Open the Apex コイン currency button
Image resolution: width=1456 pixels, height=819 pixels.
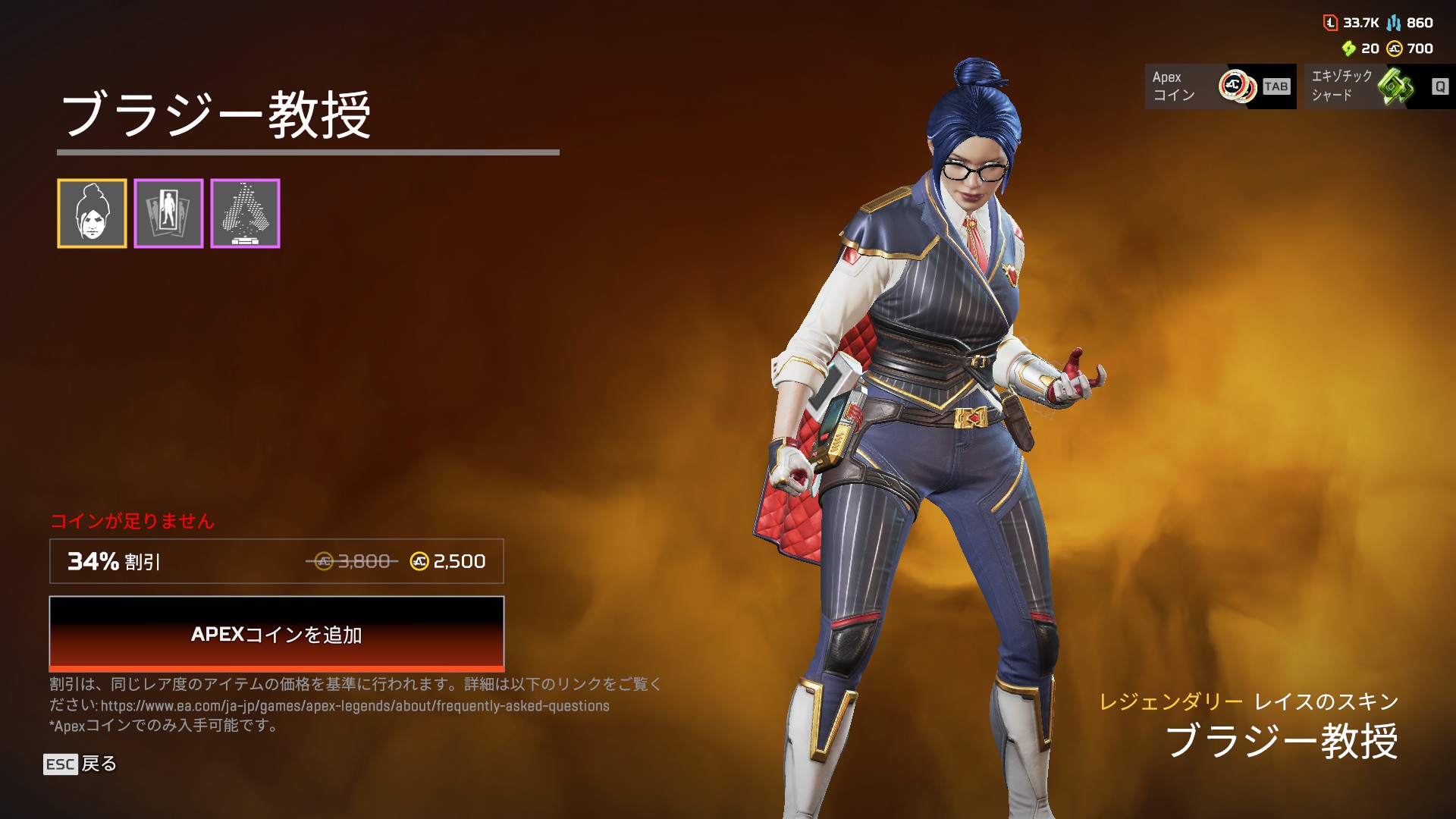click(1219, 86)
